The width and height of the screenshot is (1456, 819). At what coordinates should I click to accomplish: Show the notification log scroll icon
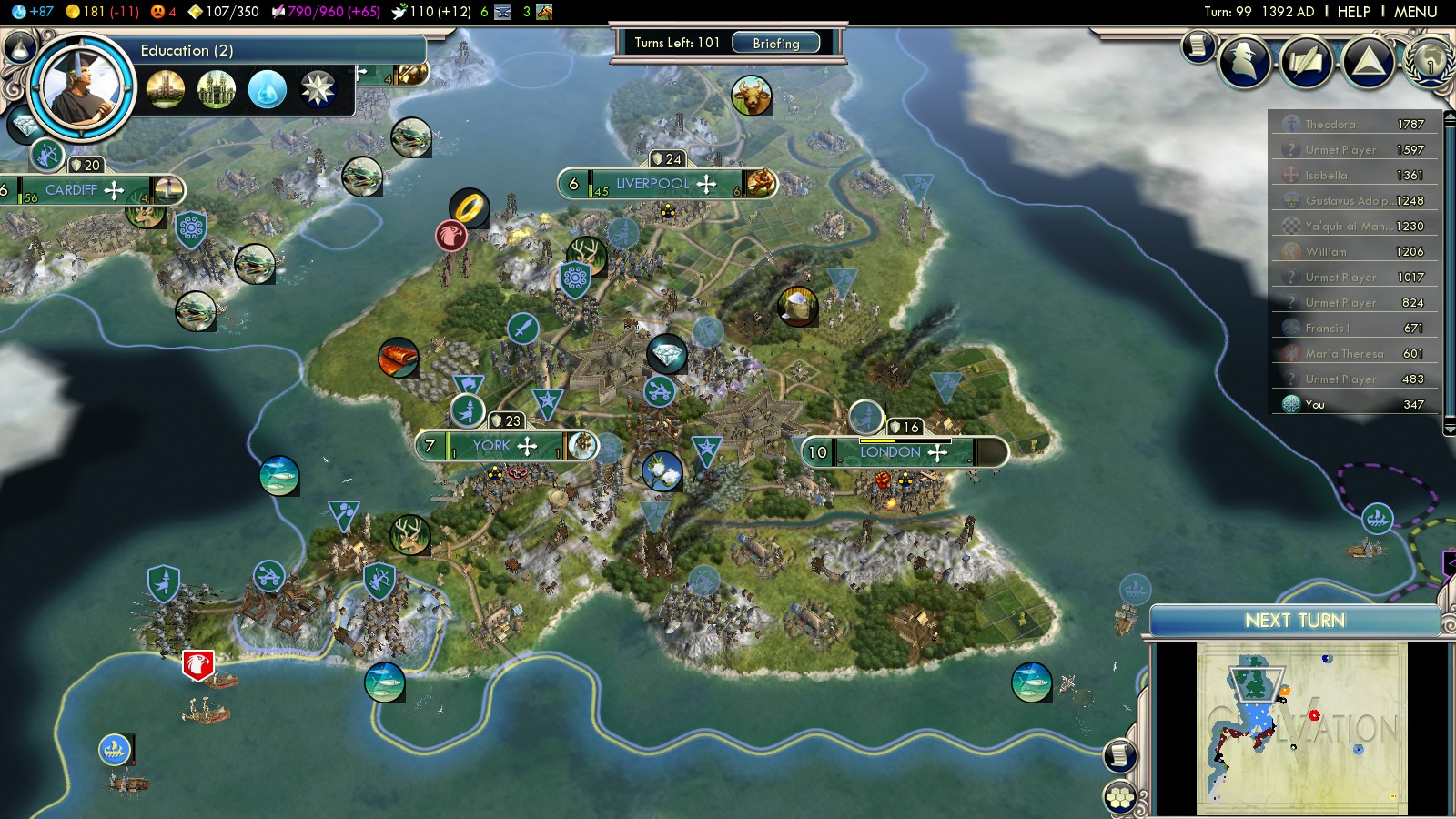click(1198, 45)
